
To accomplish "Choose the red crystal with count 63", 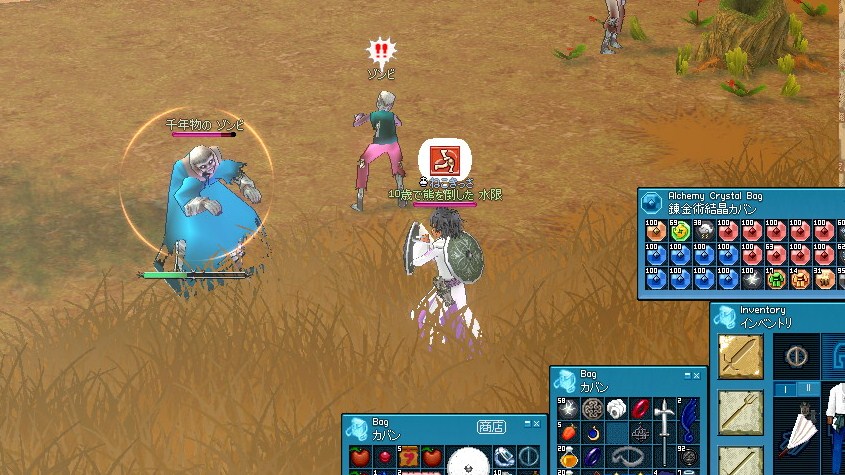I will (777, 256).
